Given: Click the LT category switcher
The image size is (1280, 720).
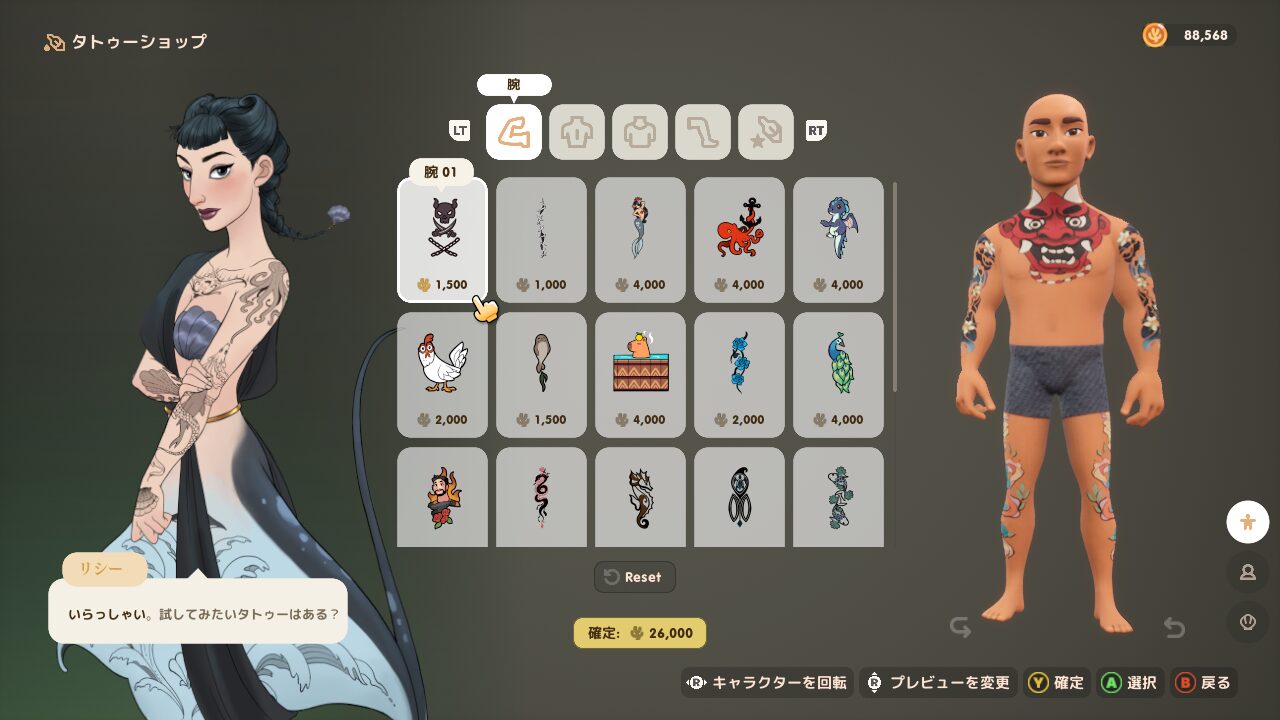Looking at the screenshot, I should coord(459,131).
